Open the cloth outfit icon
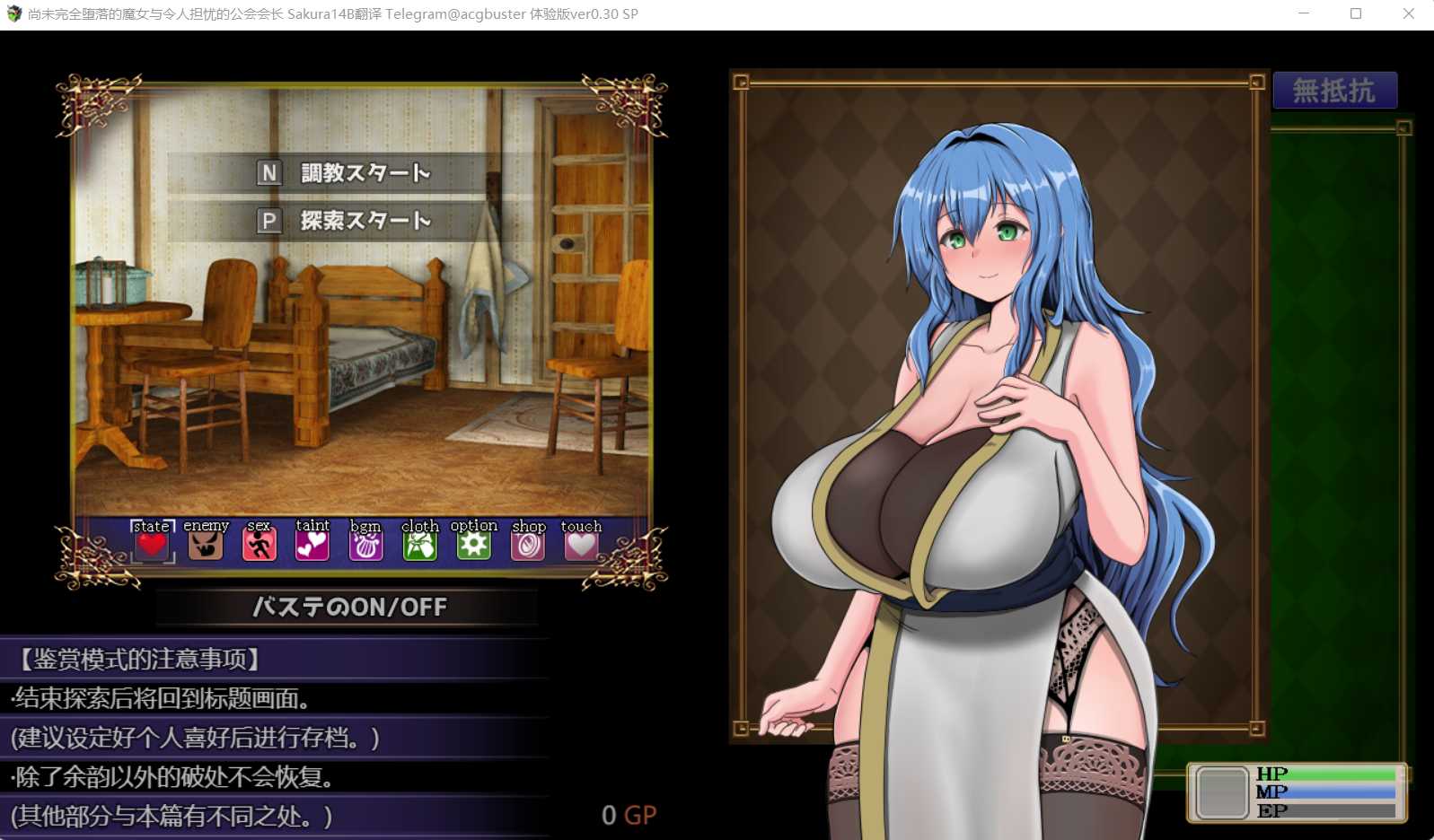Viewport: 1434px width, 840px height. point(420,544)
